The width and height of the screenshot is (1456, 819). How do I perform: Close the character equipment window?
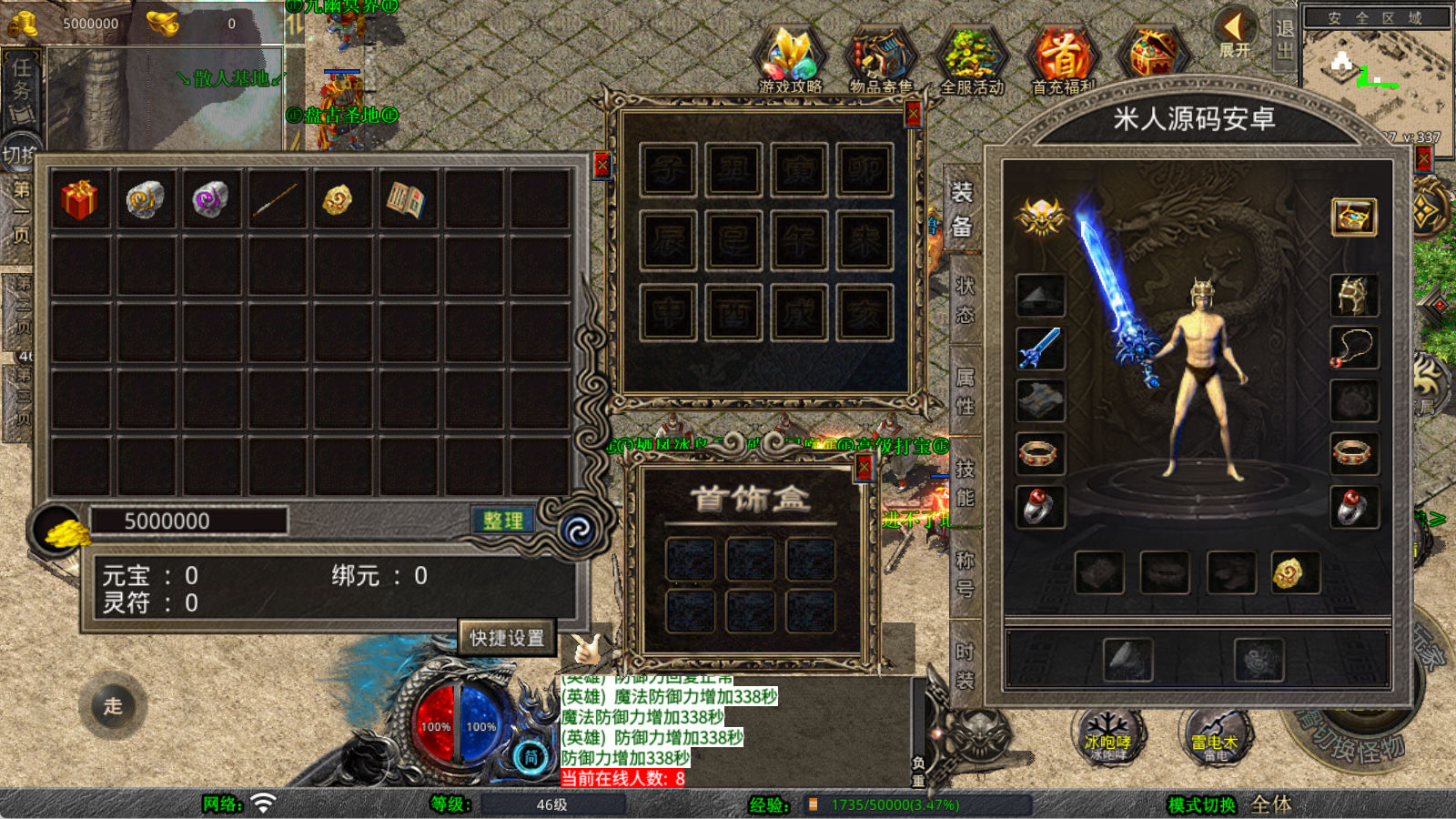1423,159
